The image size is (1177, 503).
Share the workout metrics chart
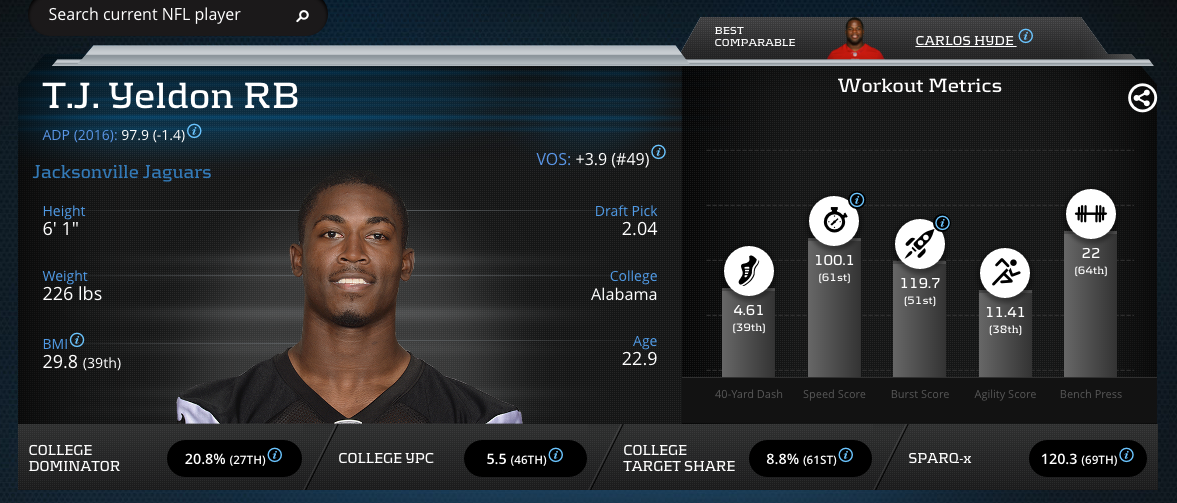[1142, 98]
